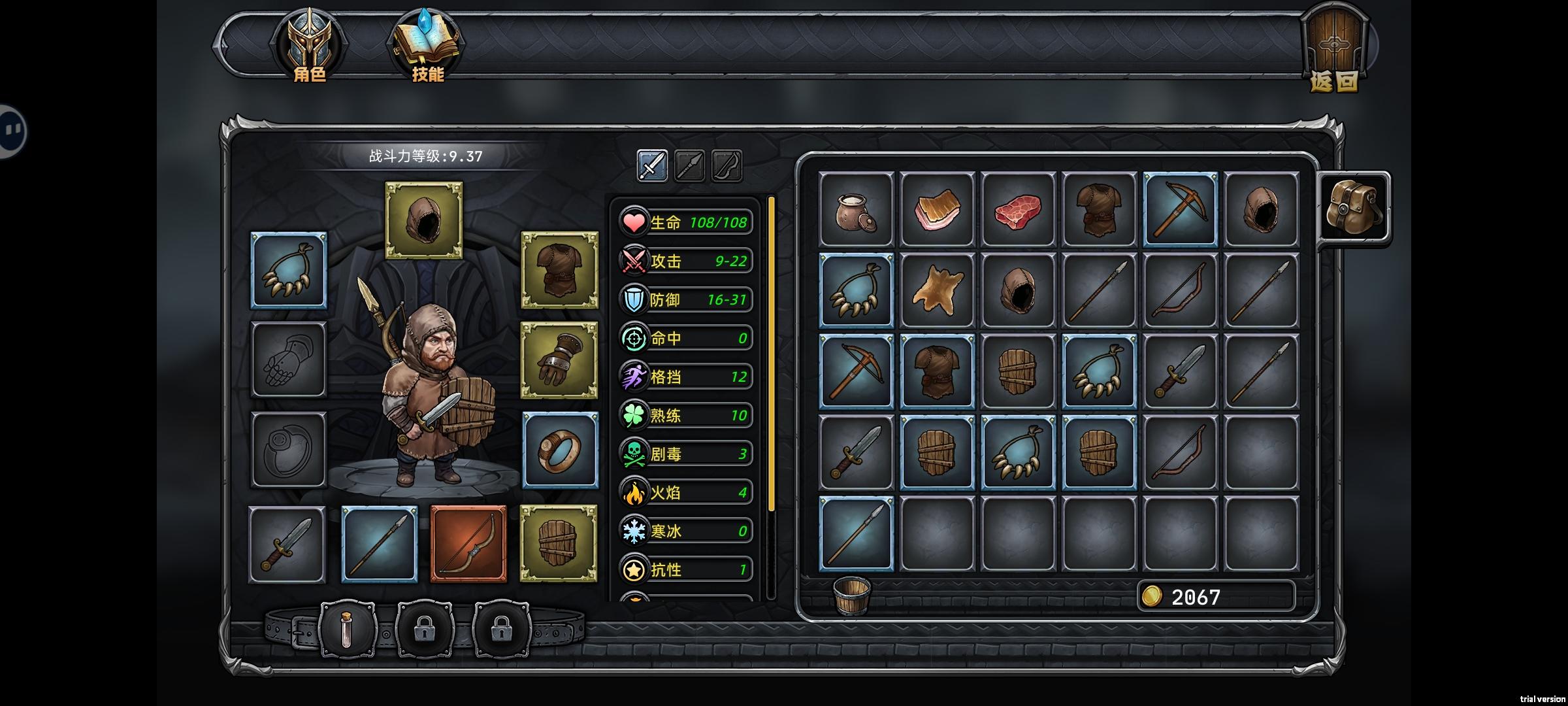
Task: Select the sword weapon set tab
Action: click(x=652, y=165)
